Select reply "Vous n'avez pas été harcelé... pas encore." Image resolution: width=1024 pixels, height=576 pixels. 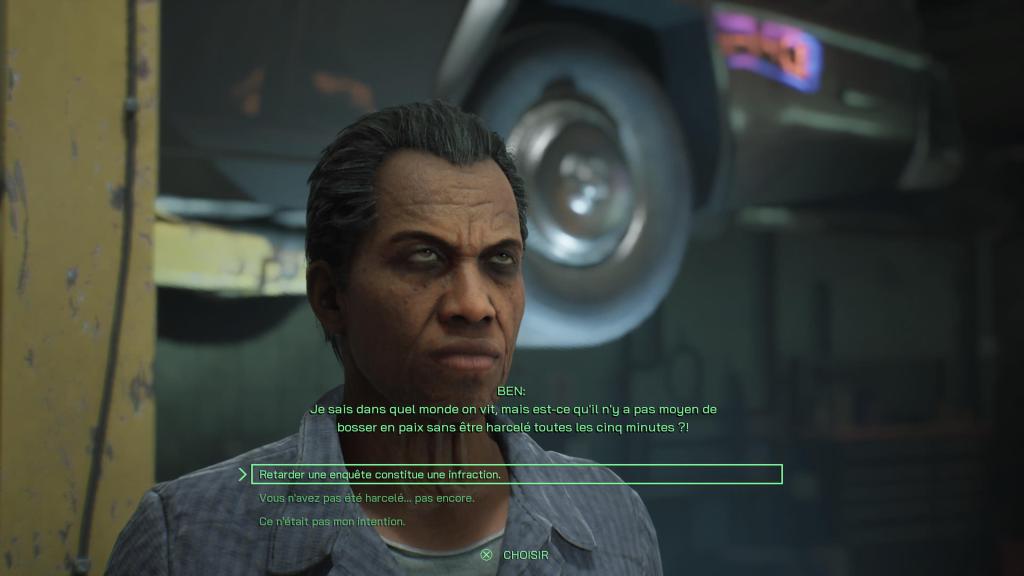click(366, 498)
